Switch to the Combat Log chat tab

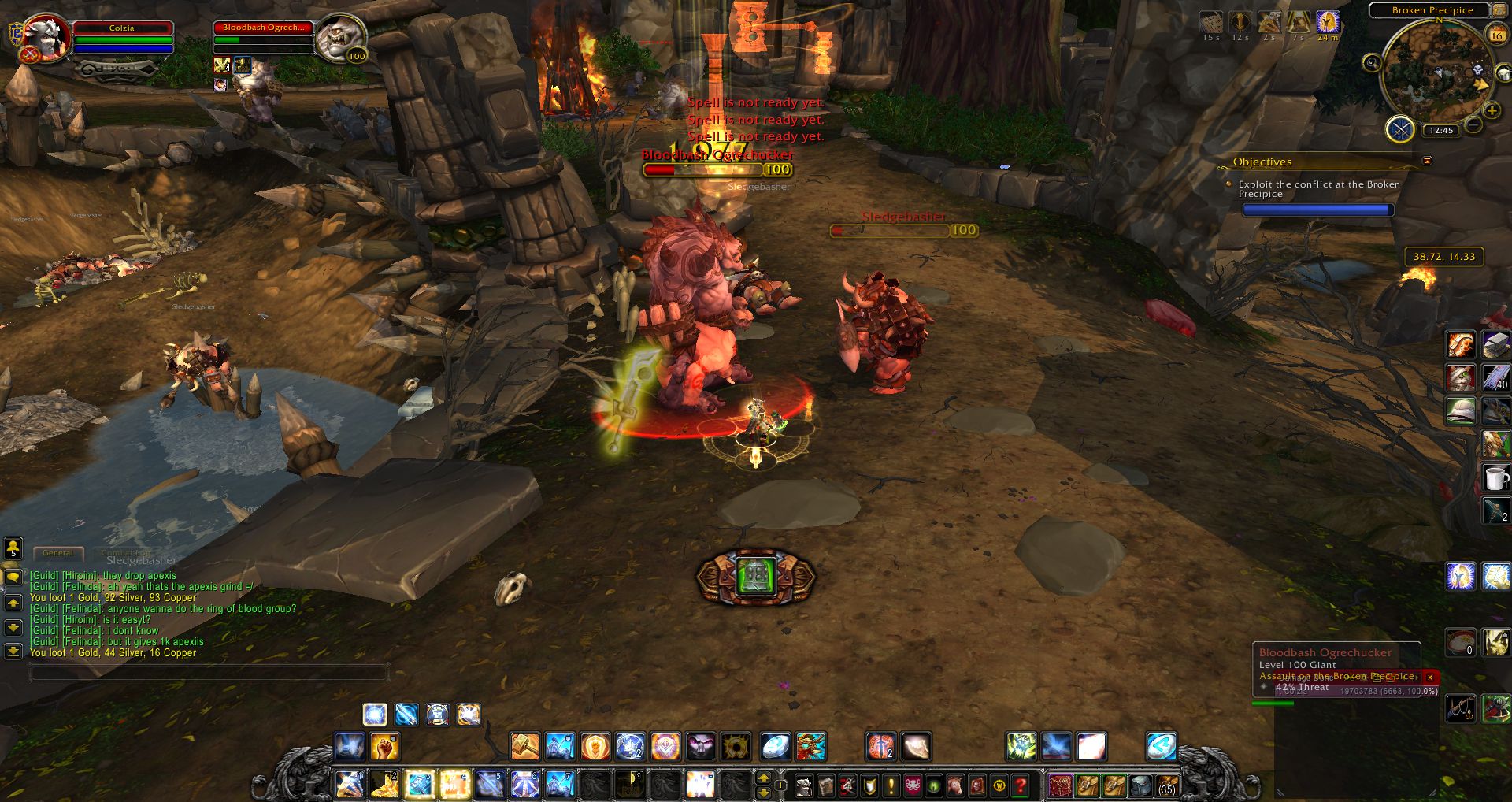(x=125, y=553)
